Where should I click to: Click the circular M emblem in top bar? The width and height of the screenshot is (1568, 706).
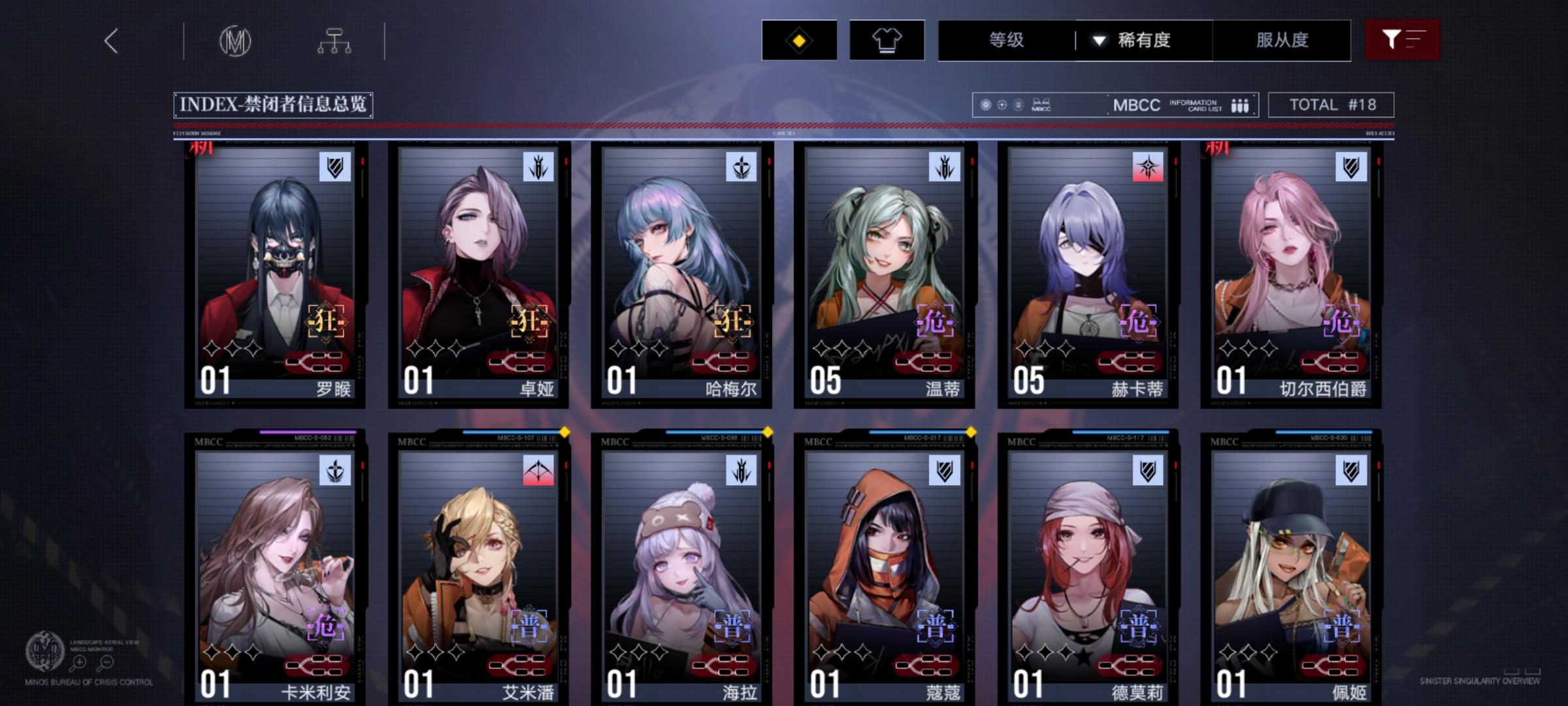pyautogui.click(x=235, y=41)
